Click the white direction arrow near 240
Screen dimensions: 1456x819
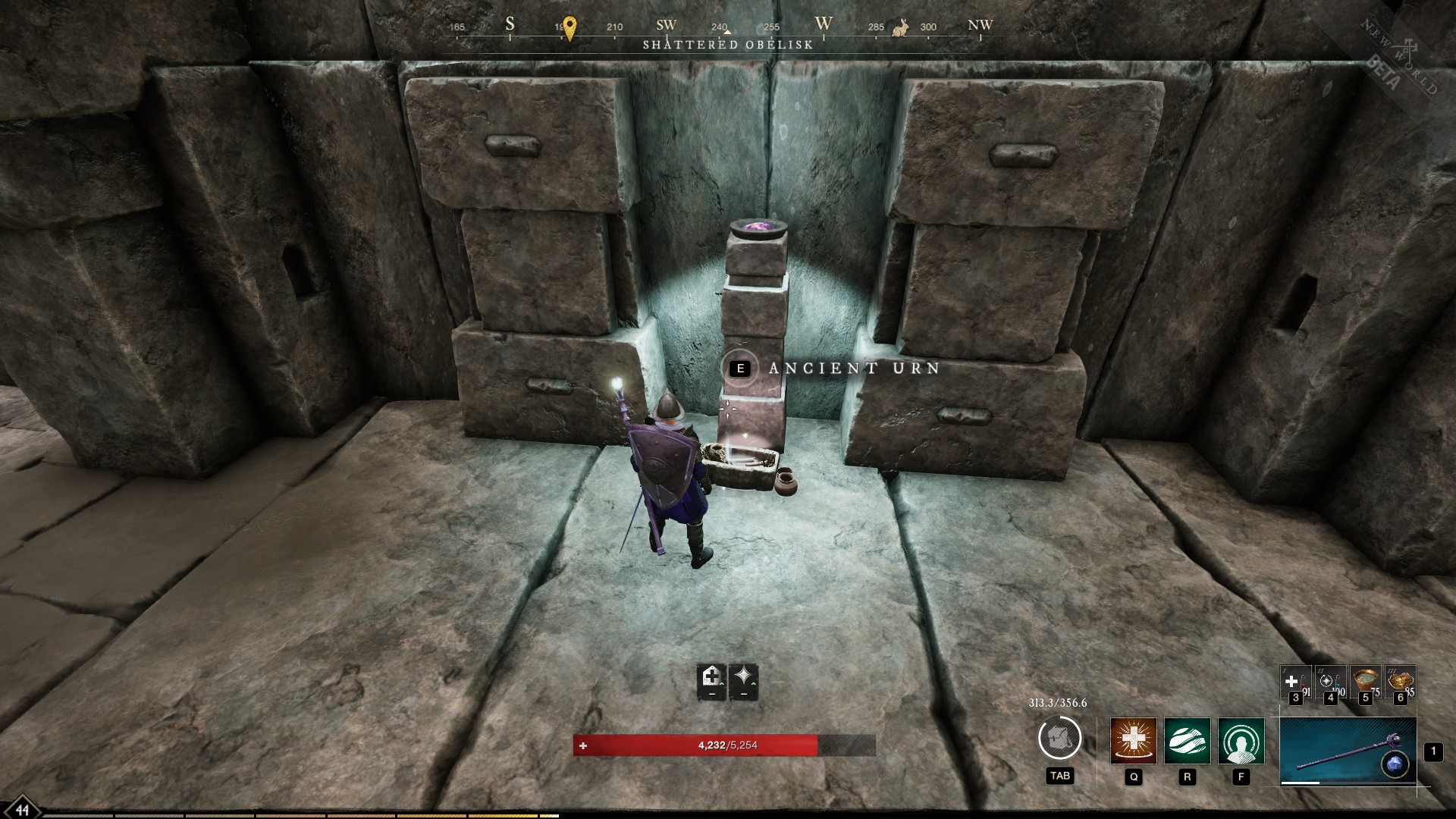click(728, 31)
